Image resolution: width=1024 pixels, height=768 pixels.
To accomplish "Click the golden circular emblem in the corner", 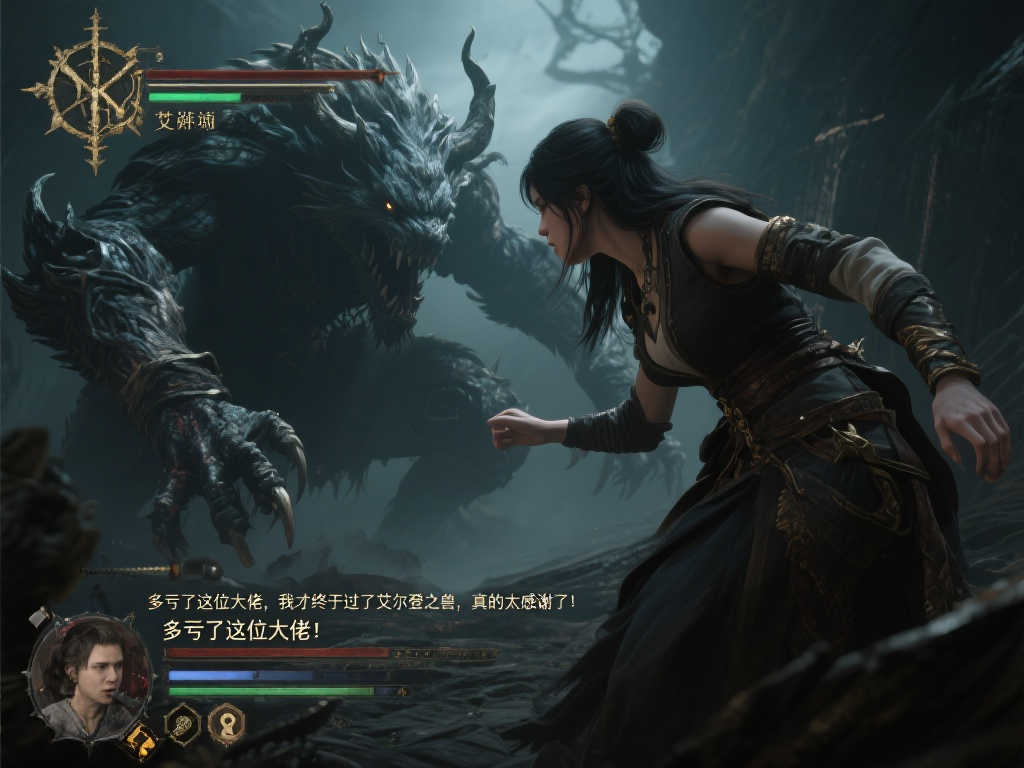I will point(95,90).
